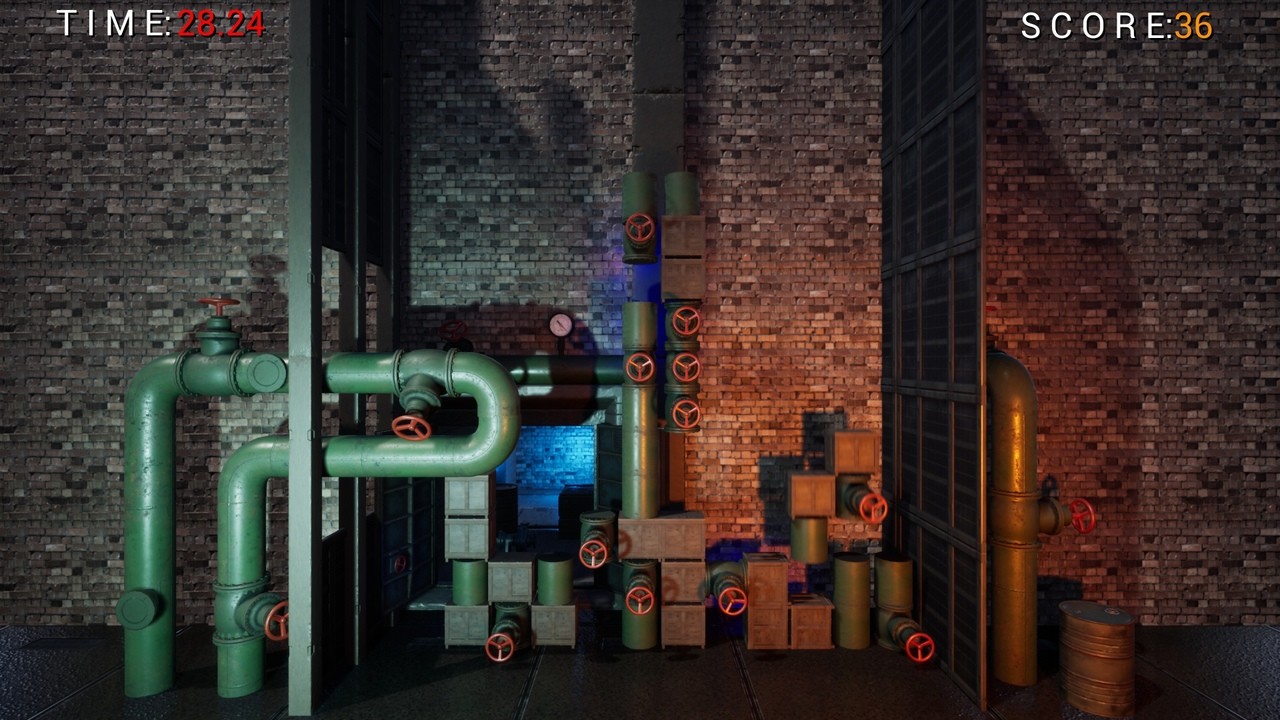Click the round pressure gauge above the doorway
The width and height of the screenshot is (1280, 720).
(562, 322)
